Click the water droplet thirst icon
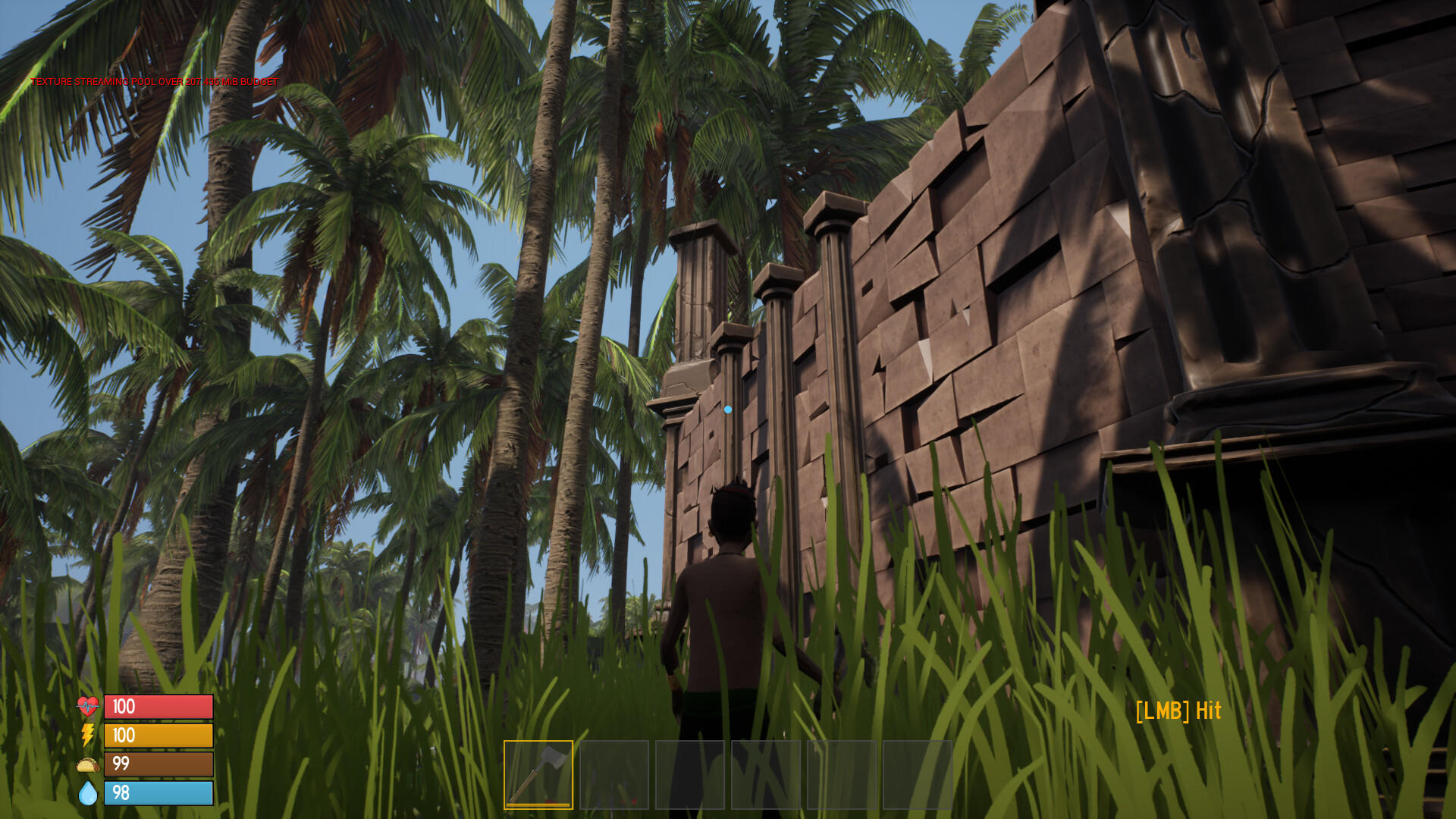Image resolution: width=1456 pixels, height=819 pixels. pyautogui.click(x=87, y=793)
